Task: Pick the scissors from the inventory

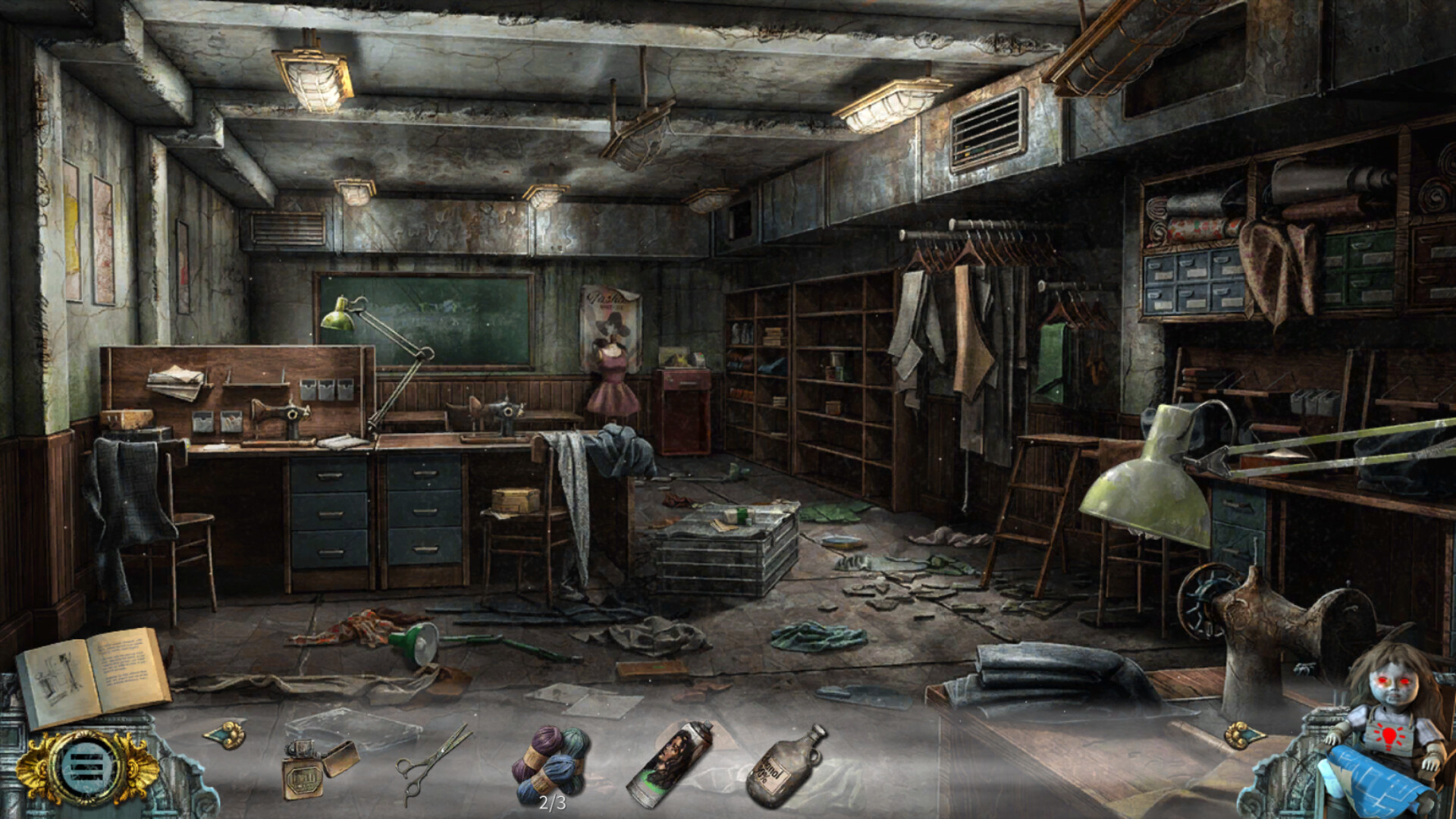Action: (x=432, y=762)
